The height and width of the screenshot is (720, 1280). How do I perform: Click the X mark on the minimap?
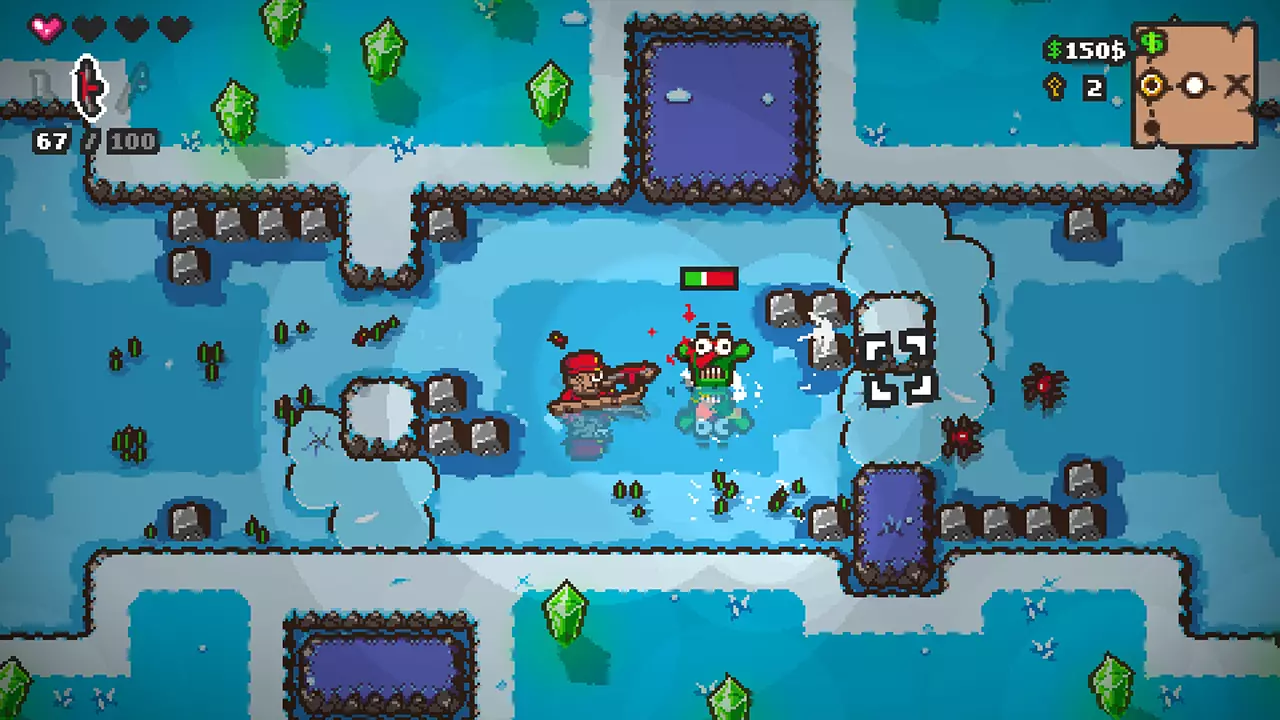tap(1235, 83)
